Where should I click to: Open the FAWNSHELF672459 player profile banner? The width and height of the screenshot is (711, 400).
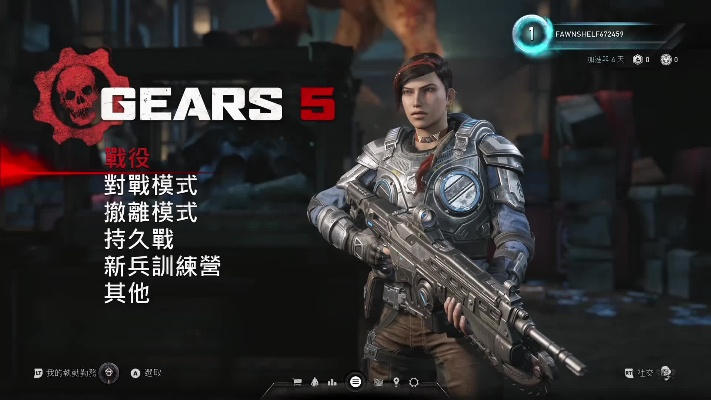[x=598, y=34]
